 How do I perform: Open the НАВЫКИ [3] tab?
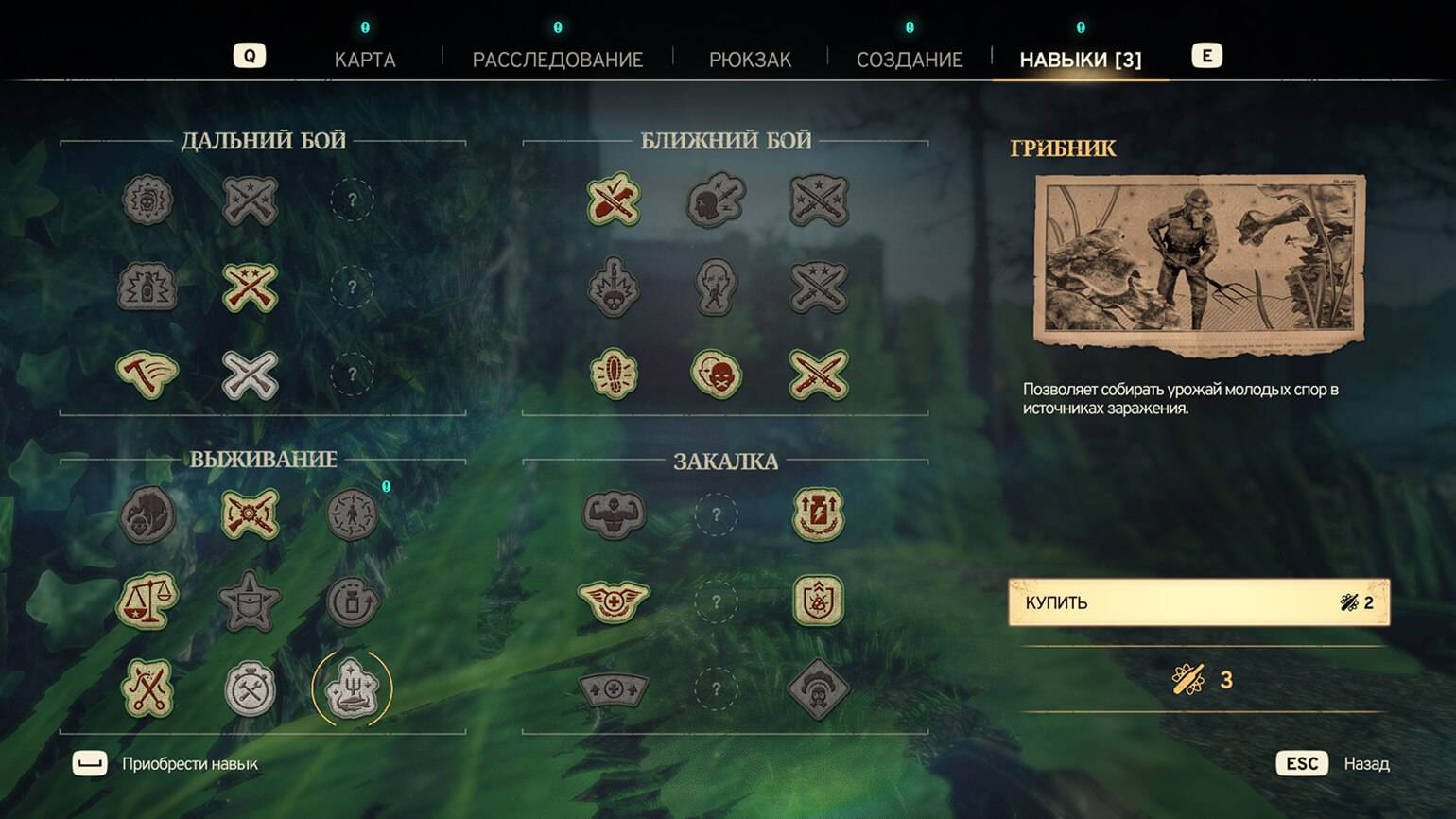(x=1080, y=60)
